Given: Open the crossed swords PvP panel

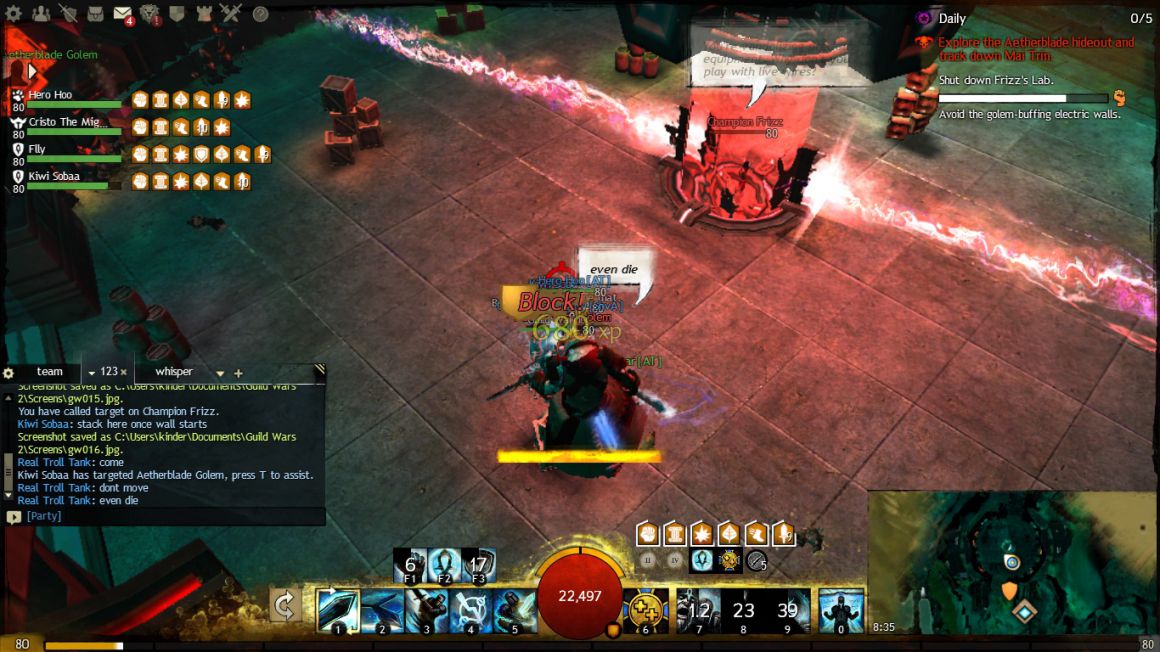Looking at the screenshot, I should (231, 14).
